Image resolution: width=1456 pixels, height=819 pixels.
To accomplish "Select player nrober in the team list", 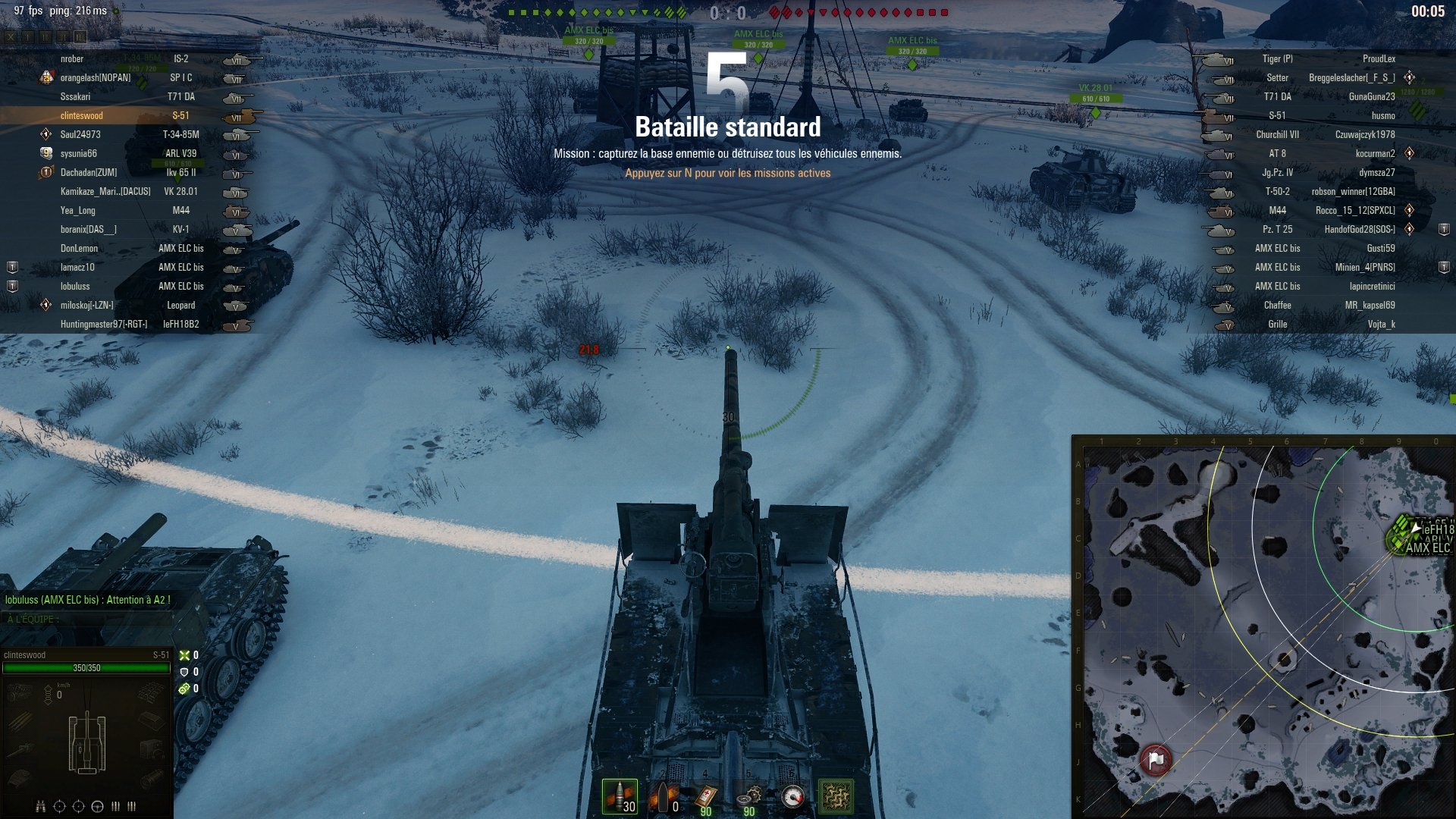I will tap(72, 59).
